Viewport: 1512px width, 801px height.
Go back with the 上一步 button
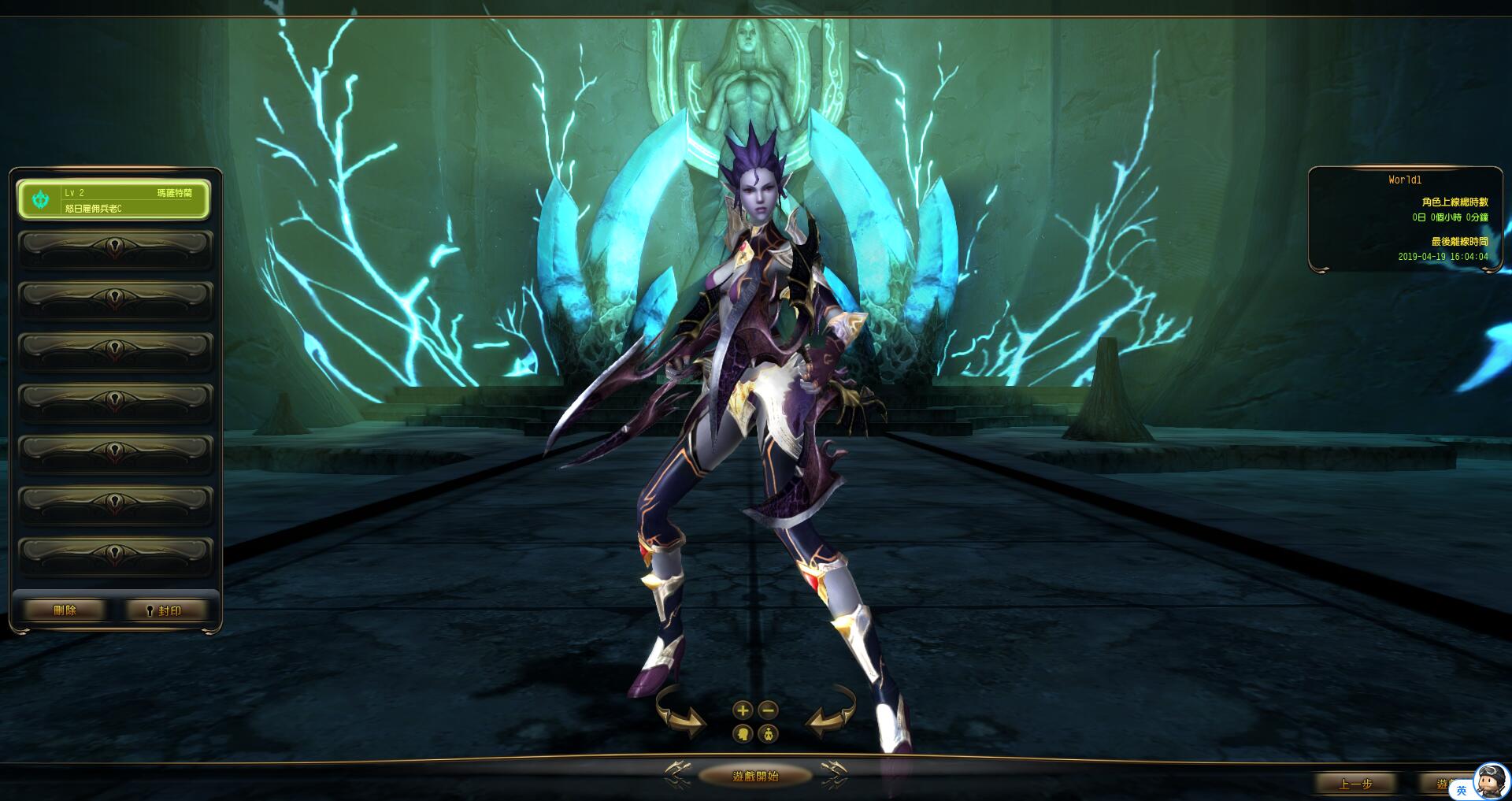tap(1355, 784)
